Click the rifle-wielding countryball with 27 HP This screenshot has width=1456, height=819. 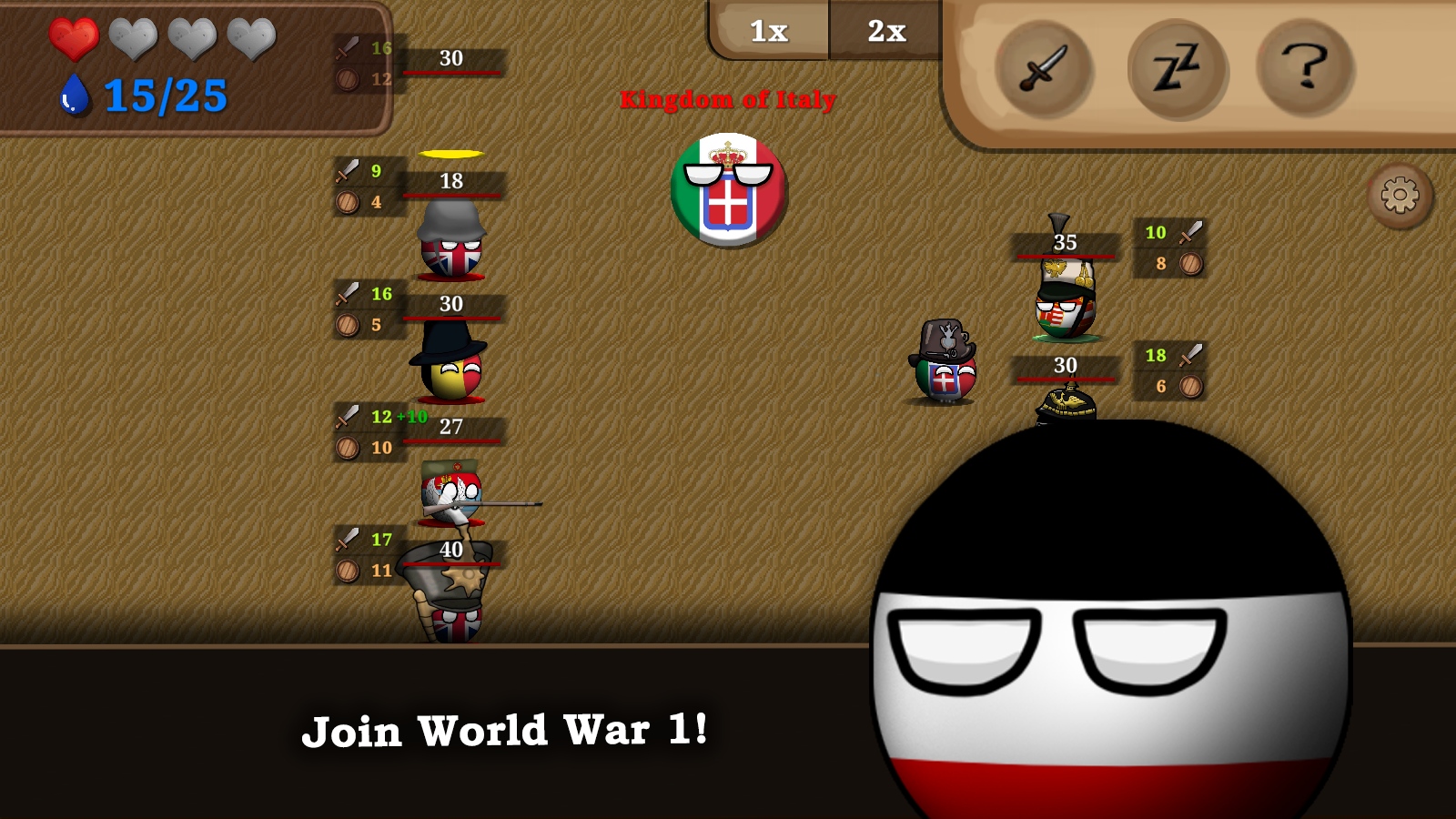click(452, 496)
